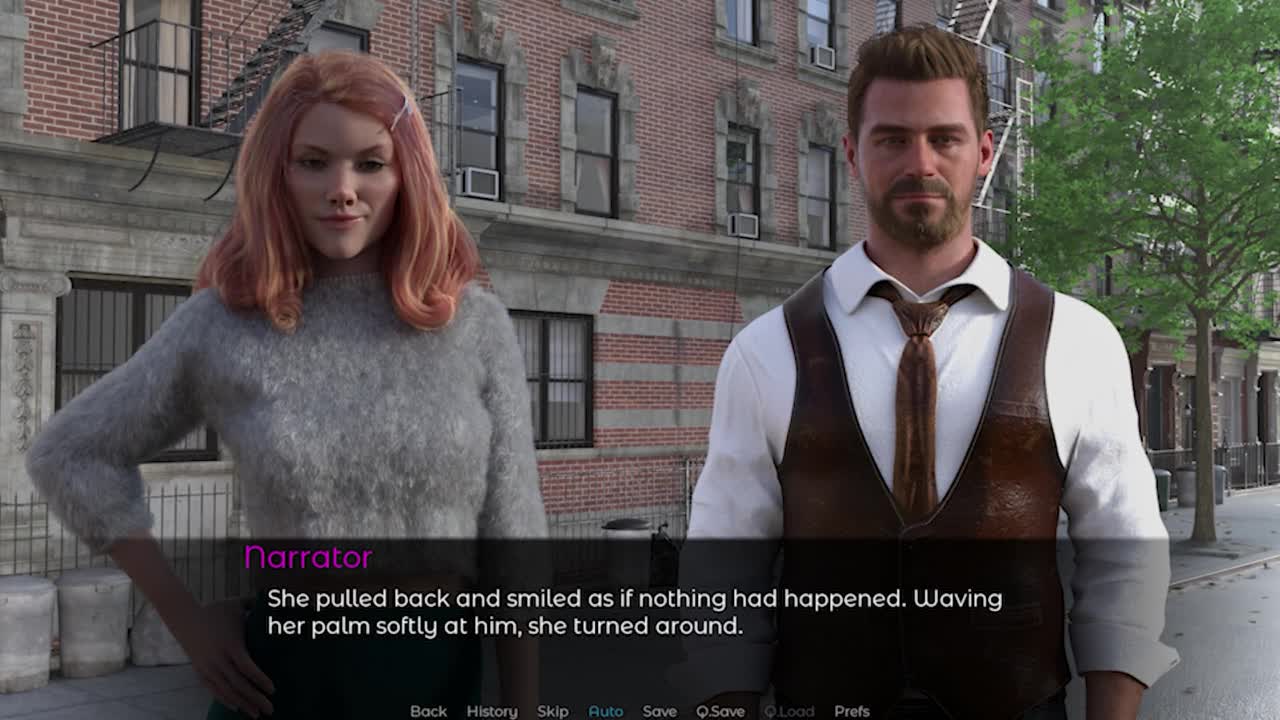Open the History log
Image resolution: width=1280 pixels, height=720 pixels.
click(x=492, y=711)
